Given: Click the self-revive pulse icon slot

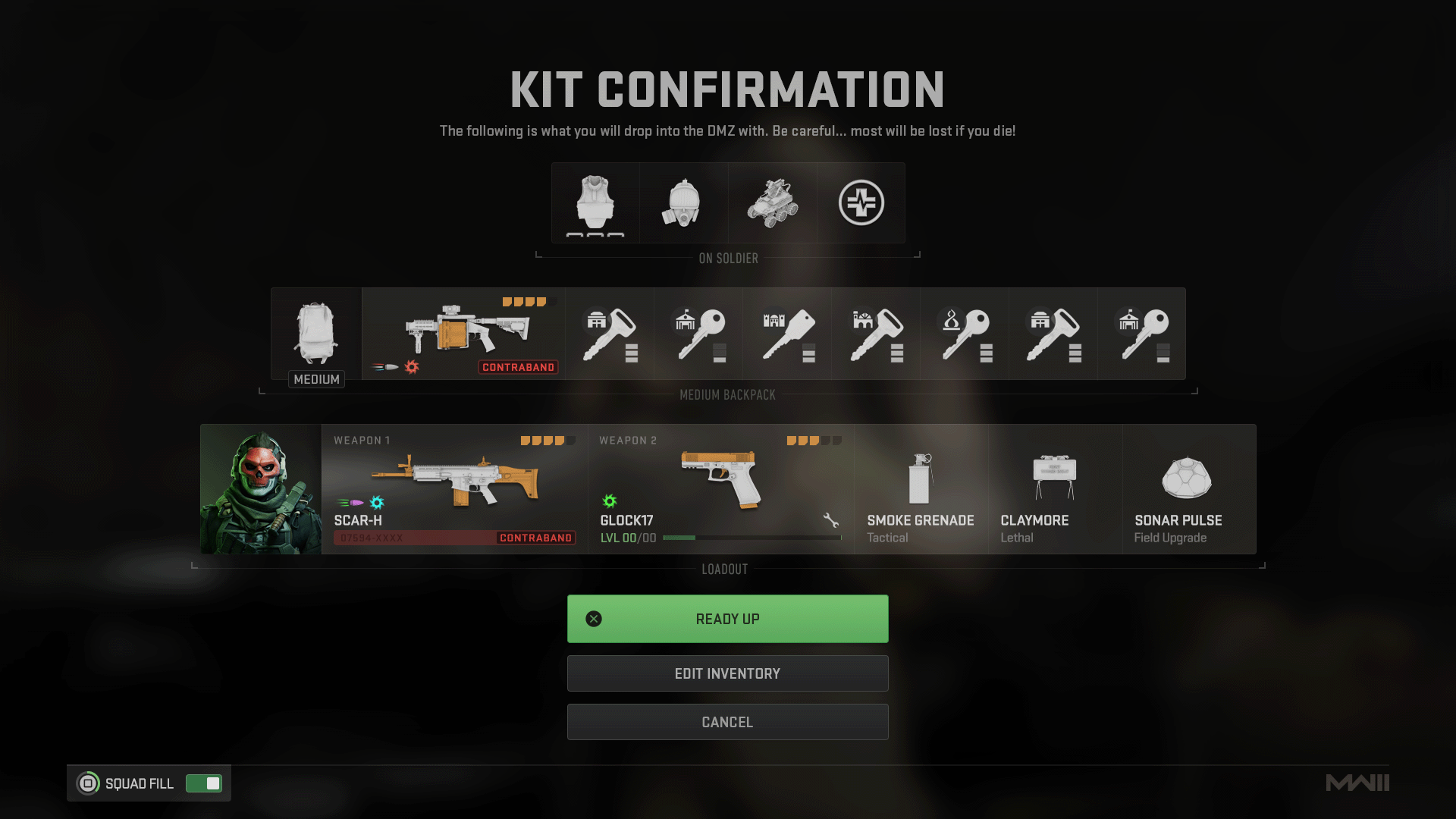Looking at the screenshot, I should tap(861, 202).
